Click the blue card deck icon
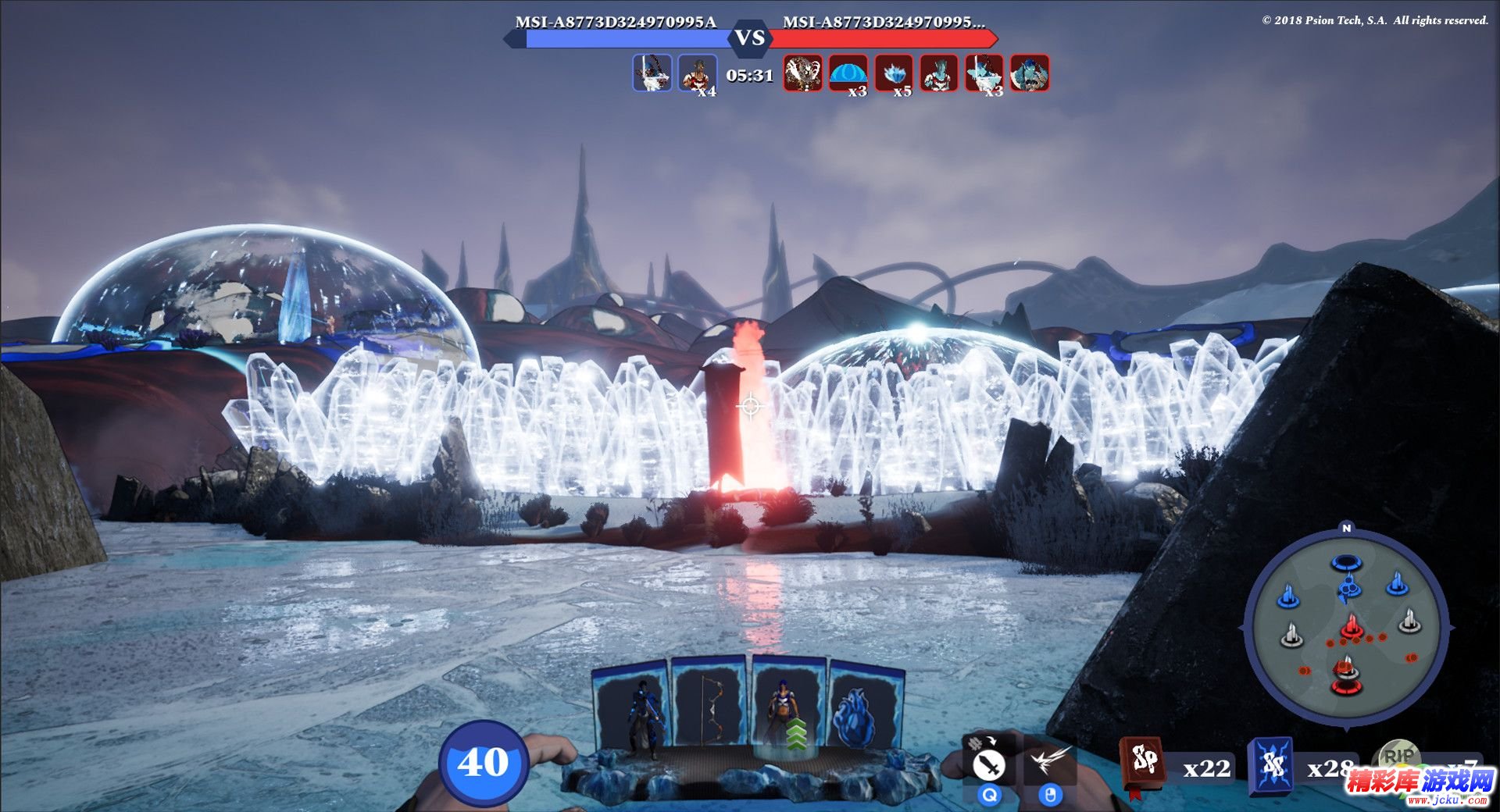This screenshot has width=1500, height=812. [x=1270, y=765]
